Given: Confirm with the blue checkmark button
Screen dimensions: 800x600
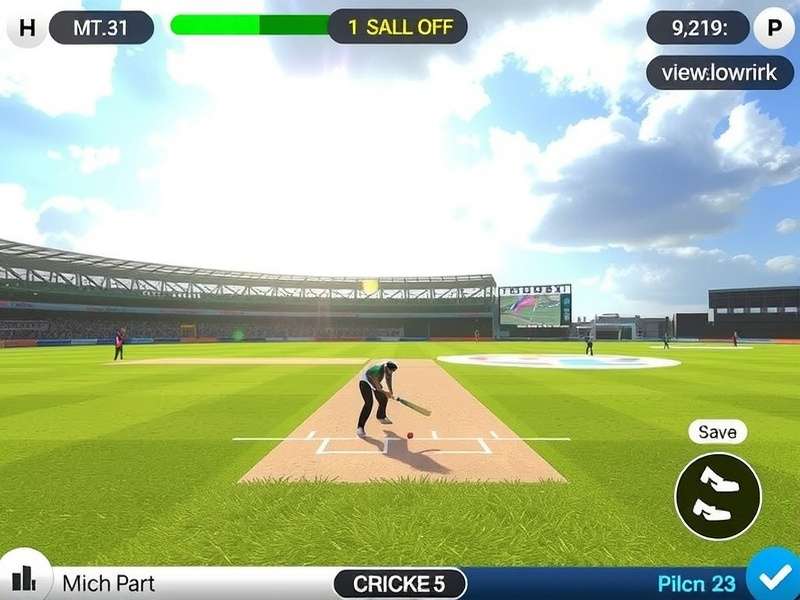Looking at the screenshot, I should (772, 577).
